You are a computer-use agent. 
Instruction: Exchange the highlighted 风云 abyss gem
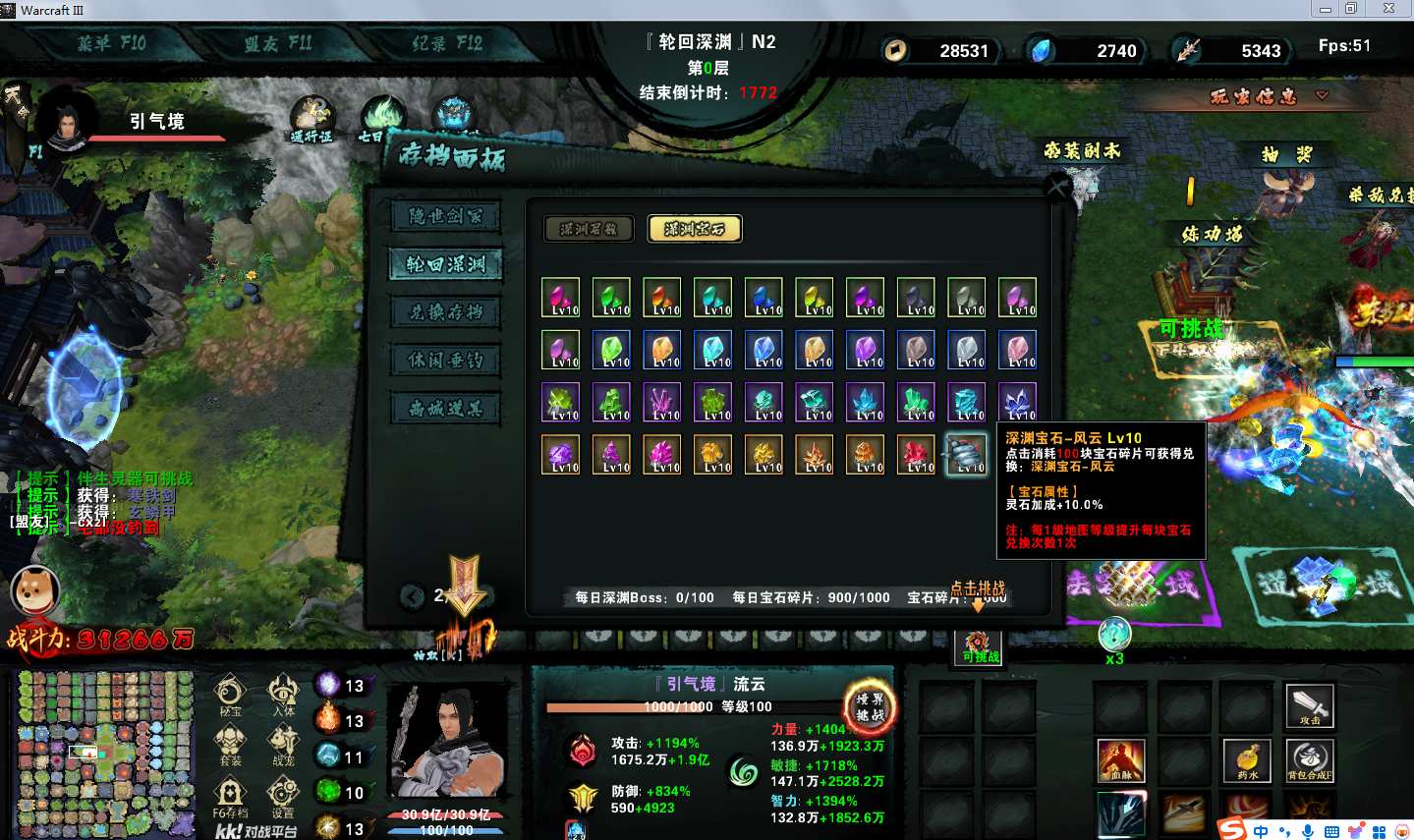(x=966, y=454)
